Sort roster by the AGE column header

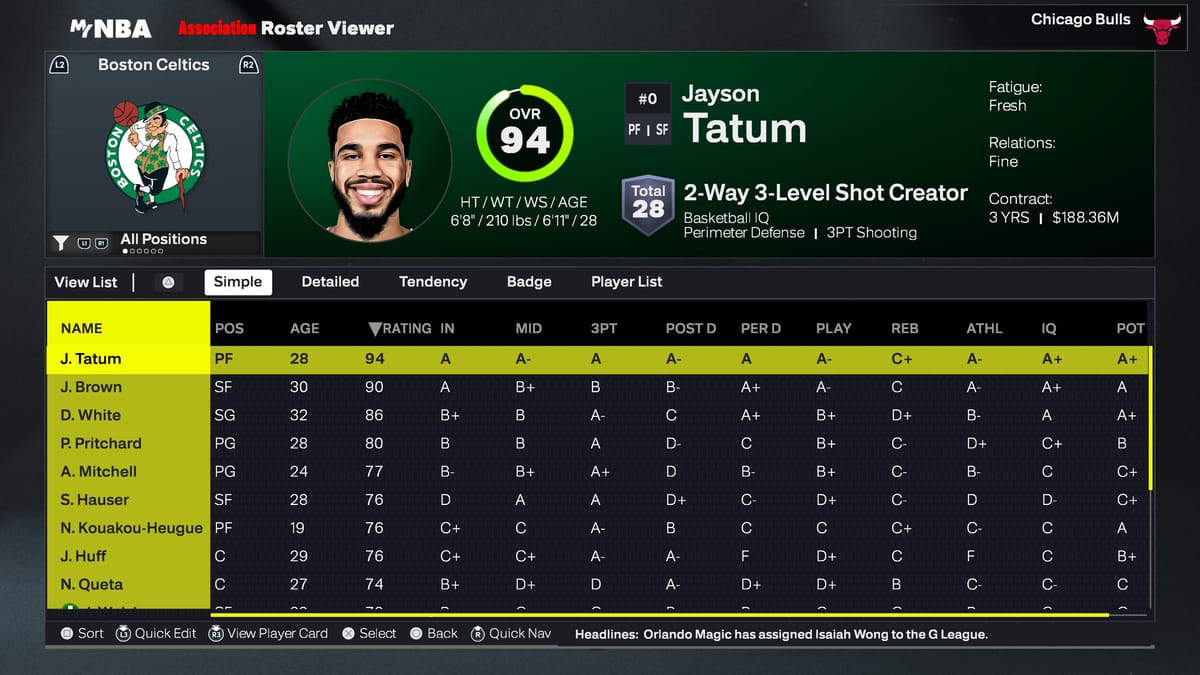click(x=304, y=328)
